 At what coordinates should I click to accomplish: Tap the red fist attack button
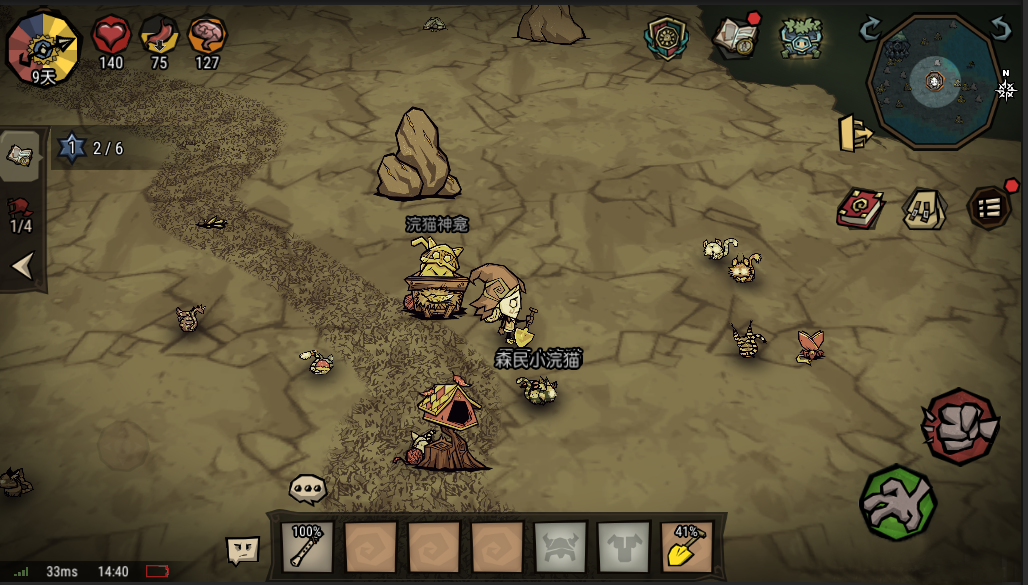coord(960,426)
